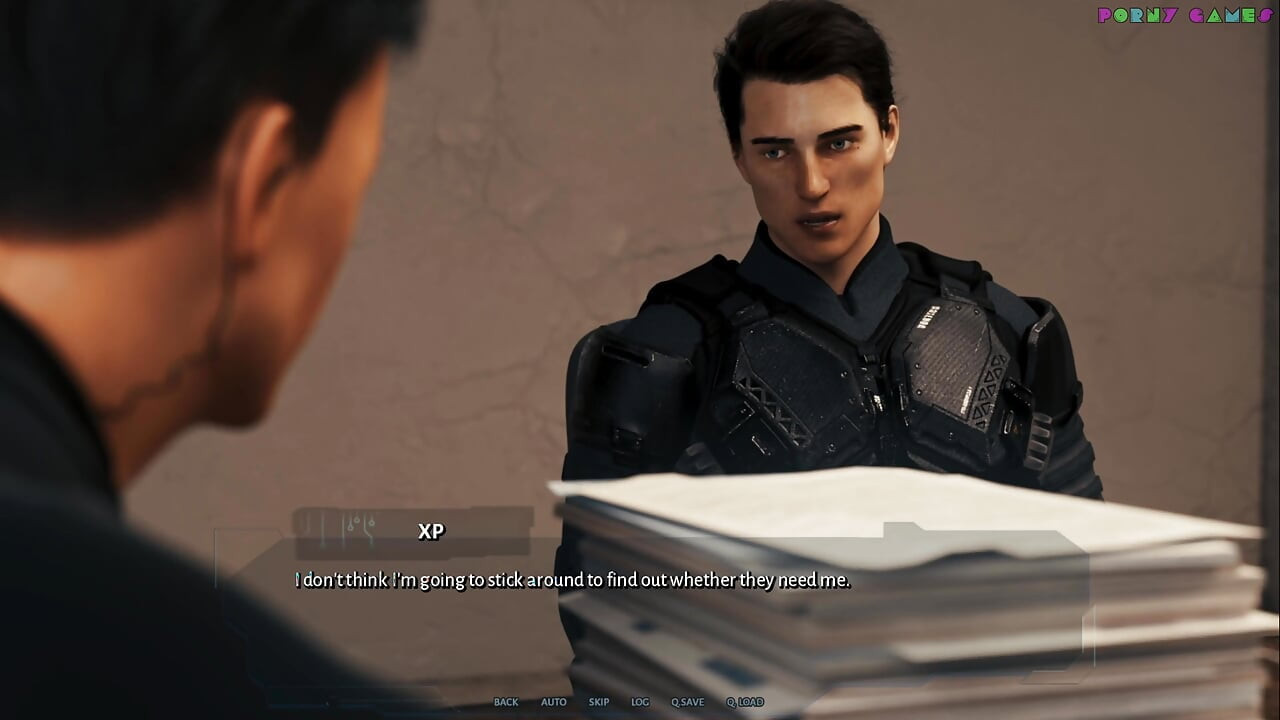Open the LOG to review dialogue history

tap(640, 702)
